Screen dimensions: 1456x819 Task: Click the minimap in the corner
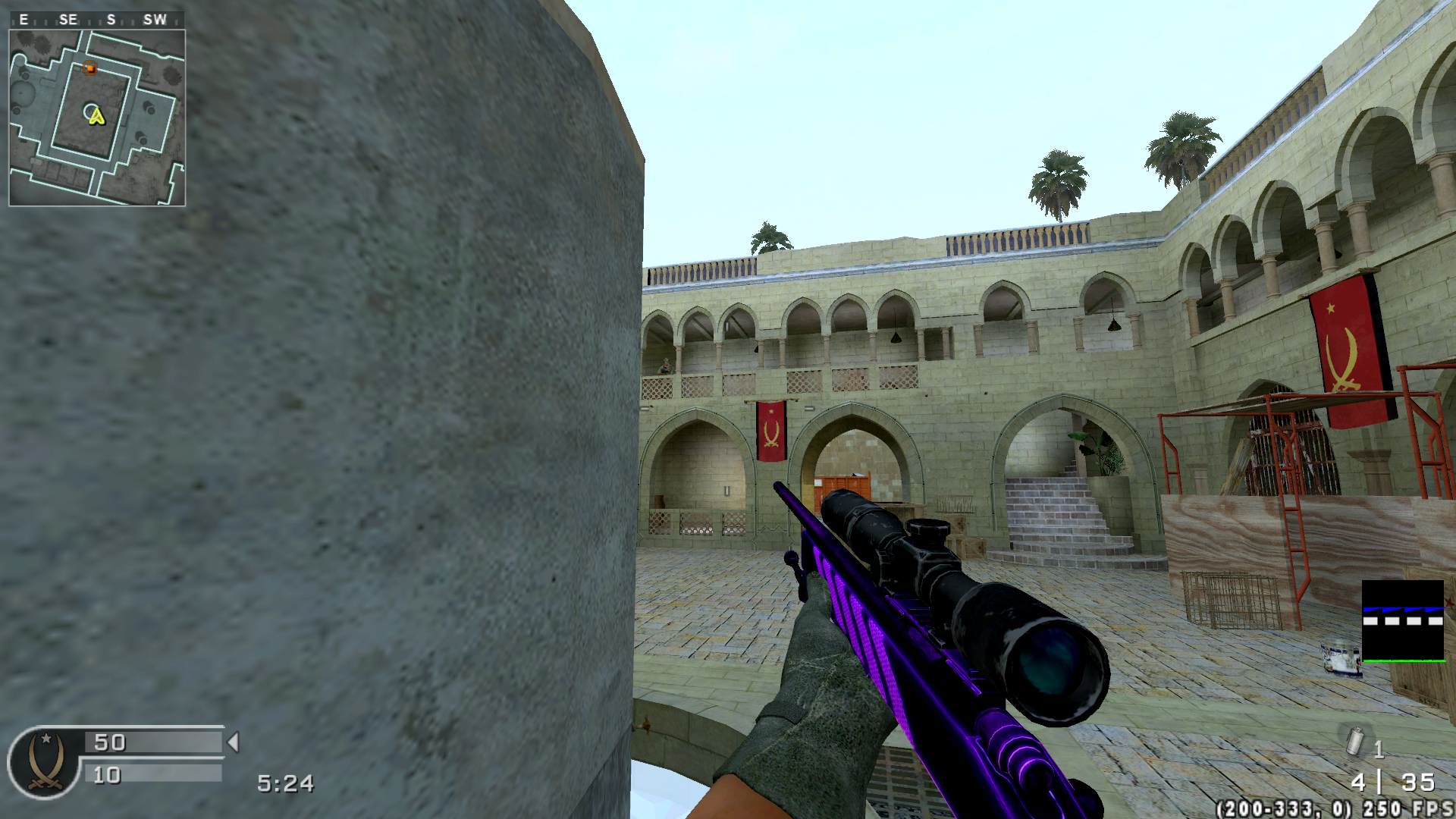point(97,118)
